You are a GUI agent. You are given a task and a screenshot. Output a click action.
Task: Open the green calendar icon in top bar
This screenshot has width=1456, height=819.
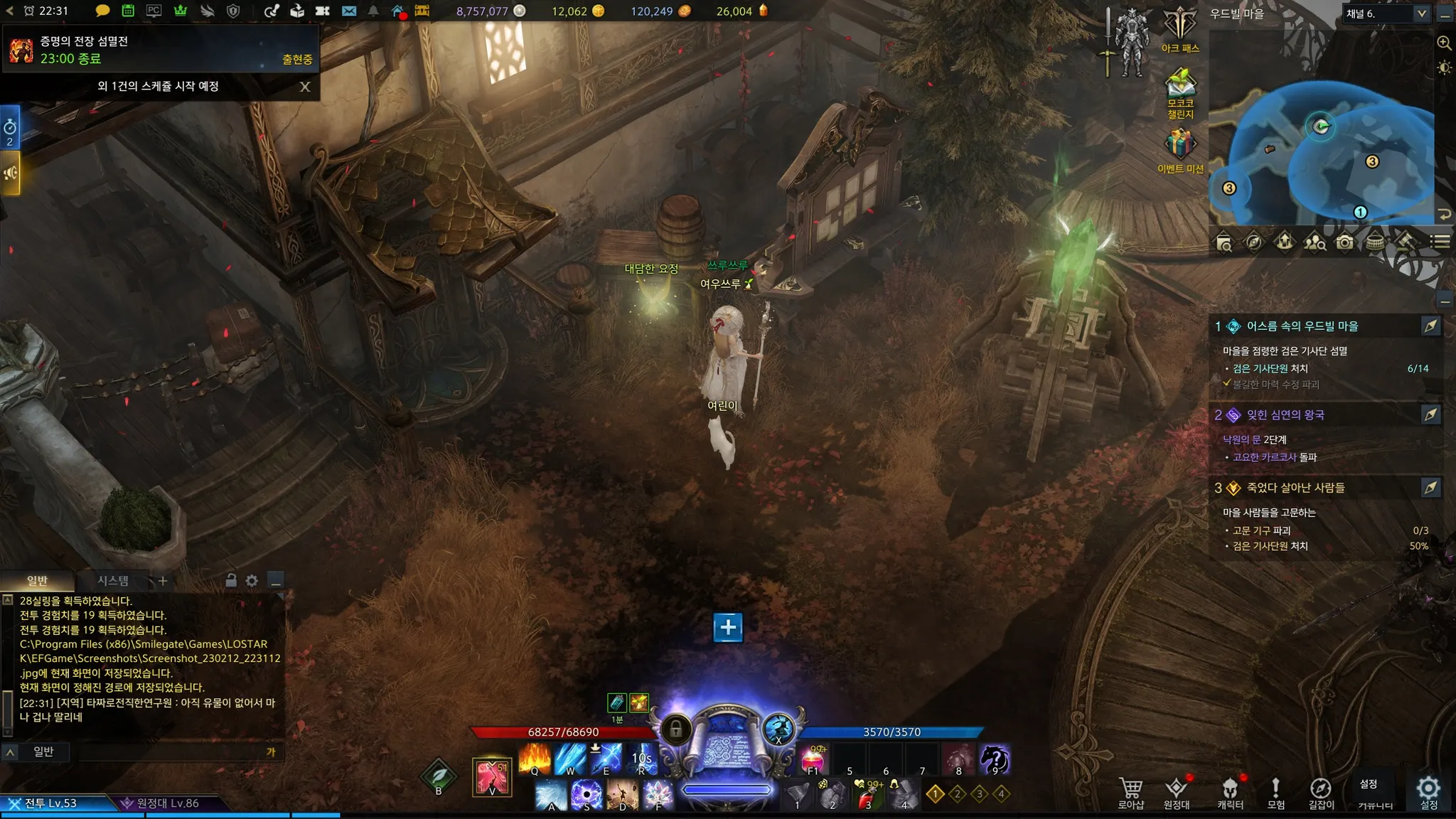click(128, 11)
